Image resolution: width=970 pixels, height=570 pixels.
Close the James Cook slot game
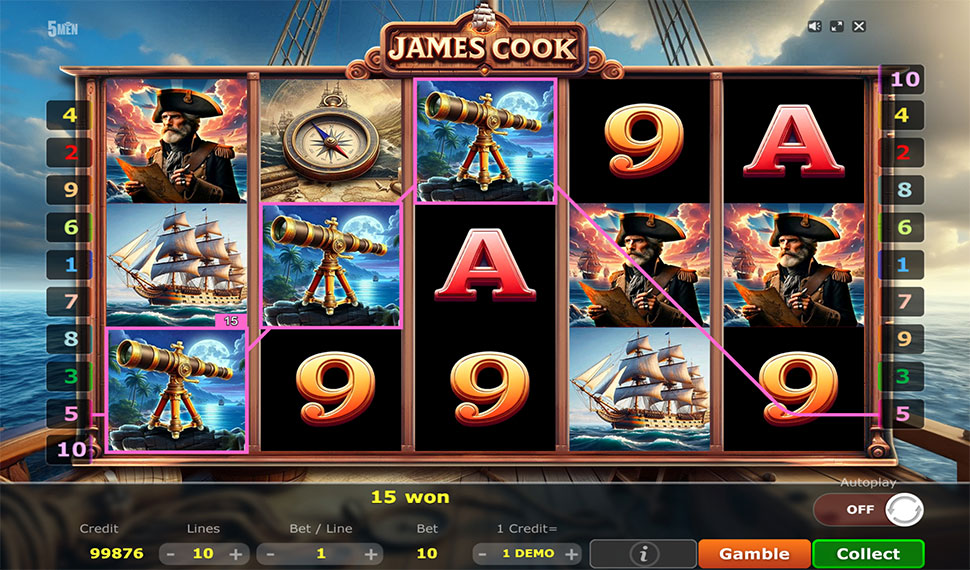pyautogui.click(x=859, y=27)
